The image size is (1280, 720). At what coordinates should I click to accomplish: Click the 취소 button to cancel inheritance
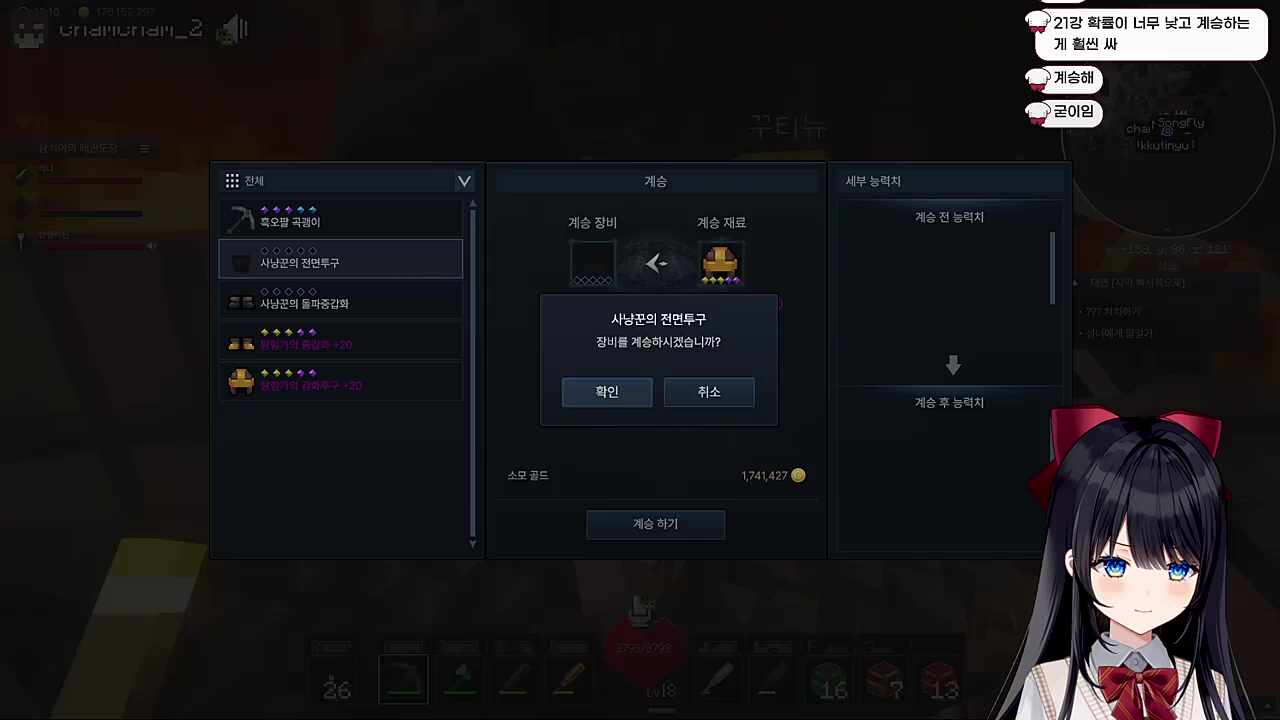point(709,391)
